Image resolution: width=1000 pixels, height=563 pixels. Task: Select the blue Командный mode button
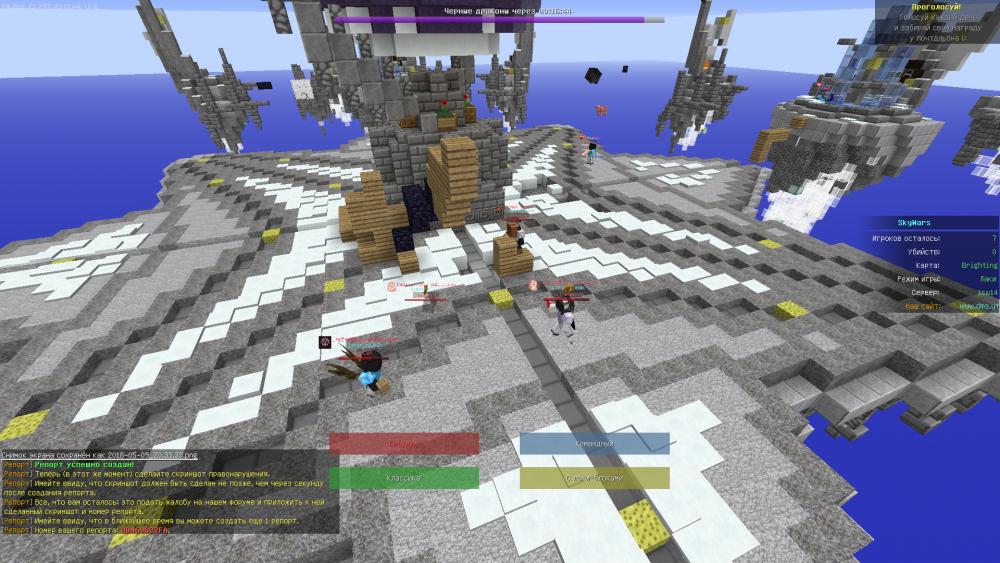(x=594, y=443)
